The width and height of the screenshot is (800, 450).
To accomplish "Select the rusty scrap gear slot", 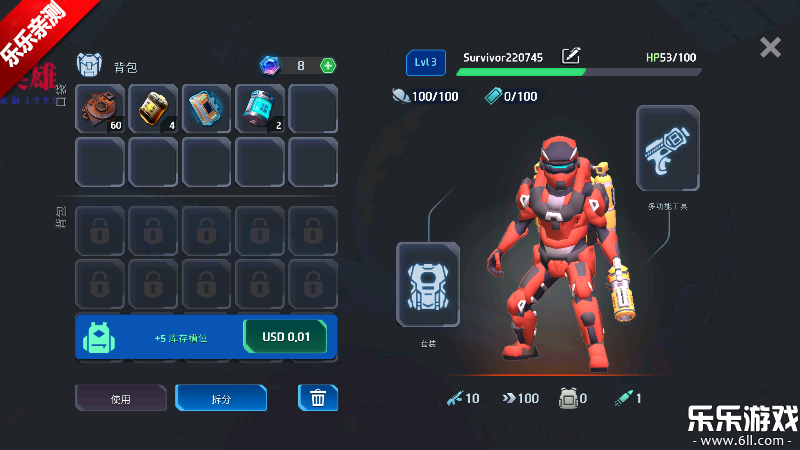I will [100, 109].
